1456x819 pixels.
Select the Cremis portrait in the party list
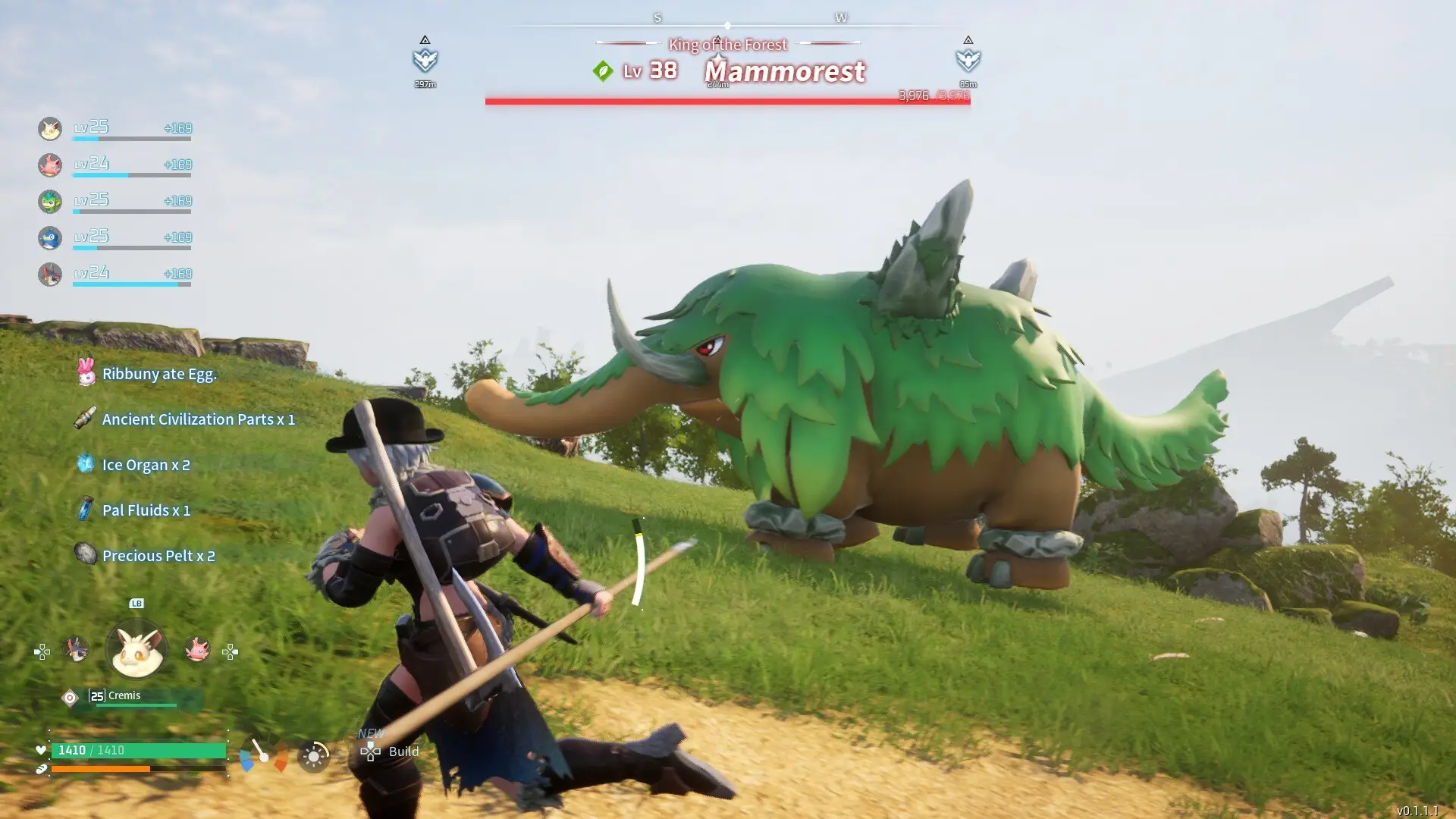[50, 129]
